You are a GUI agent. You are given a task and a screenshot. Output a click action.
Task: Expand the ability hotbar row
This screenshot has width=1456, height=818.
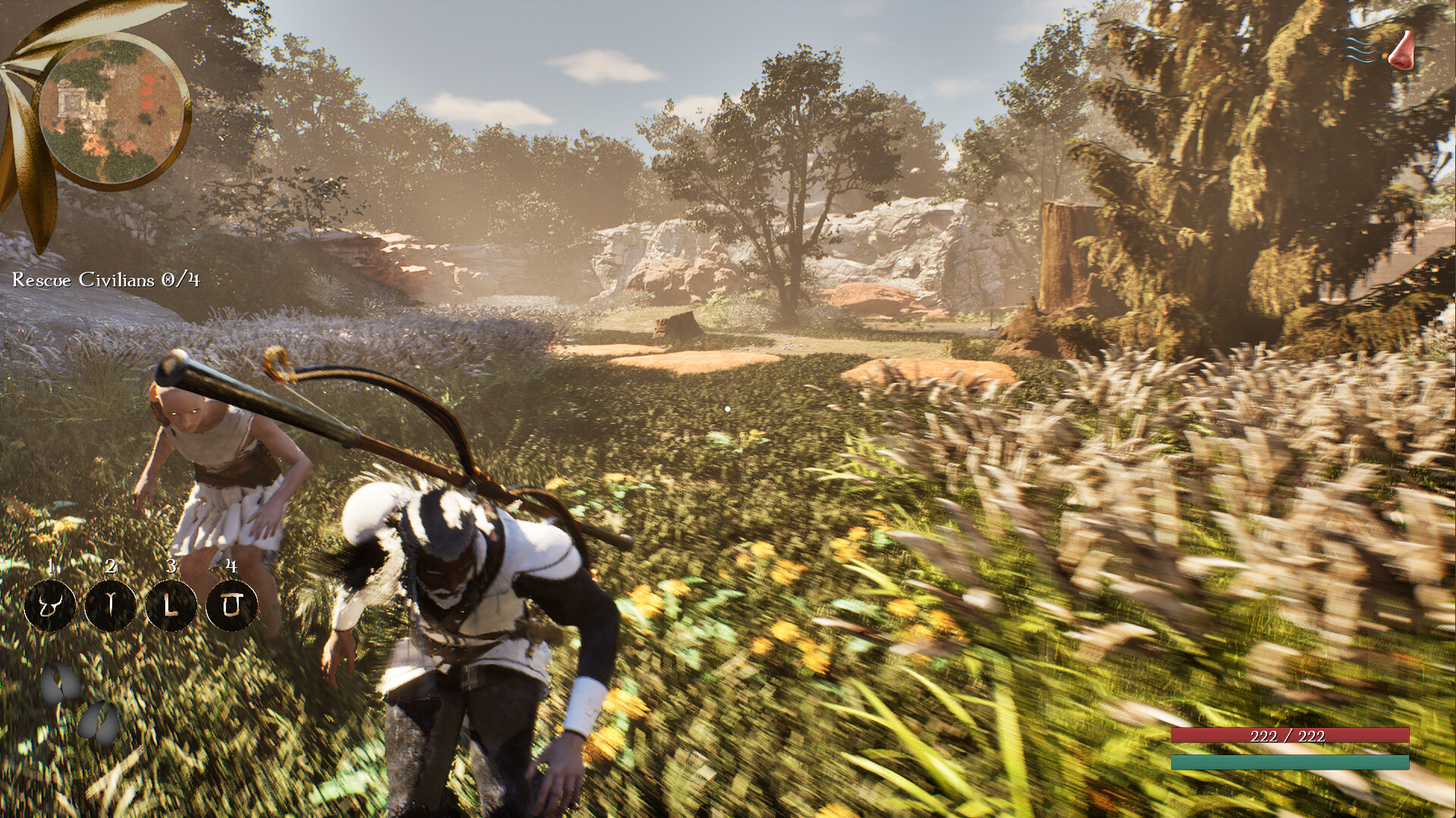tap(140, 606)
